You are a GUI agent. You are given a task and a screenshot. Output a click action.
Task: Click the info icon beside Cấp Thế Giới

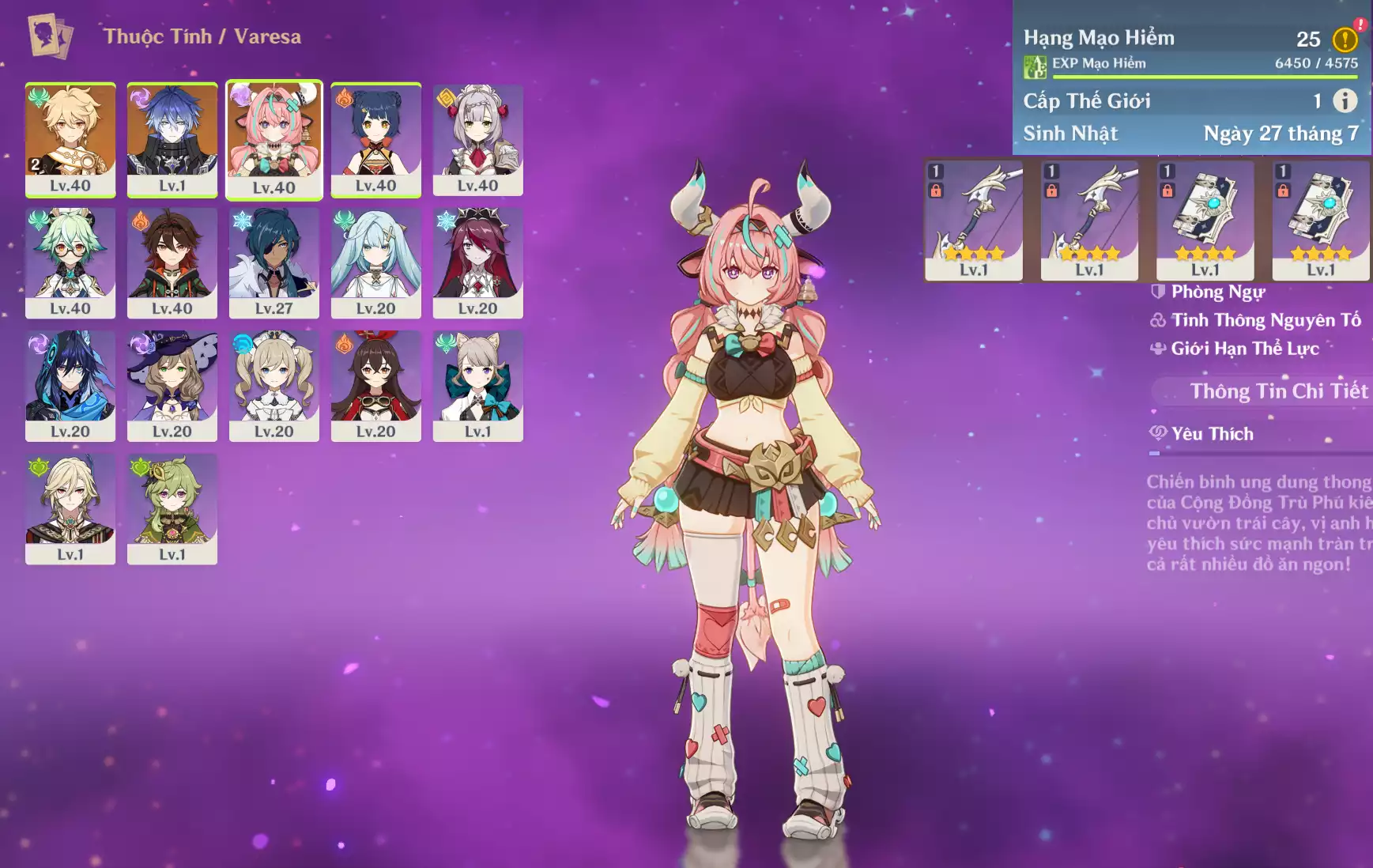click(1345, 100)
